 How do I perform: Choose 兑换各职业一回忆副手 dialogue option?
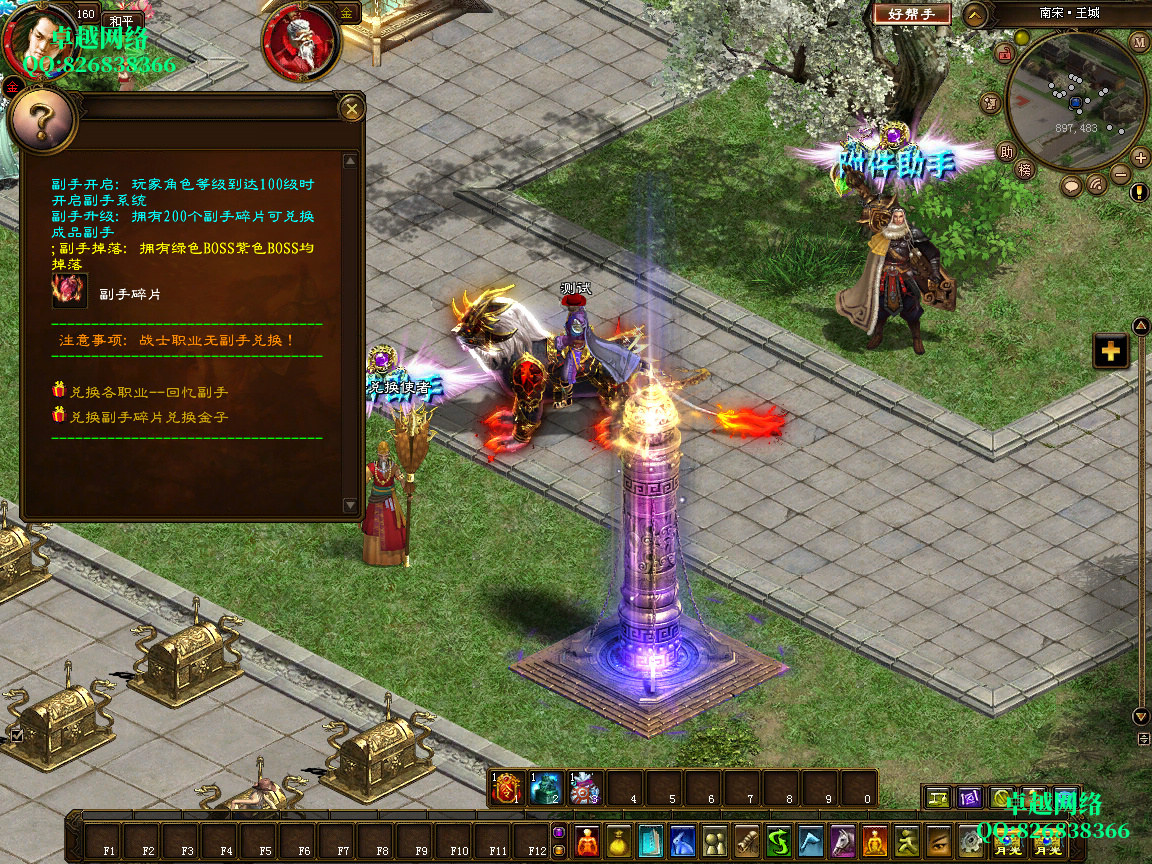(148, 391)
